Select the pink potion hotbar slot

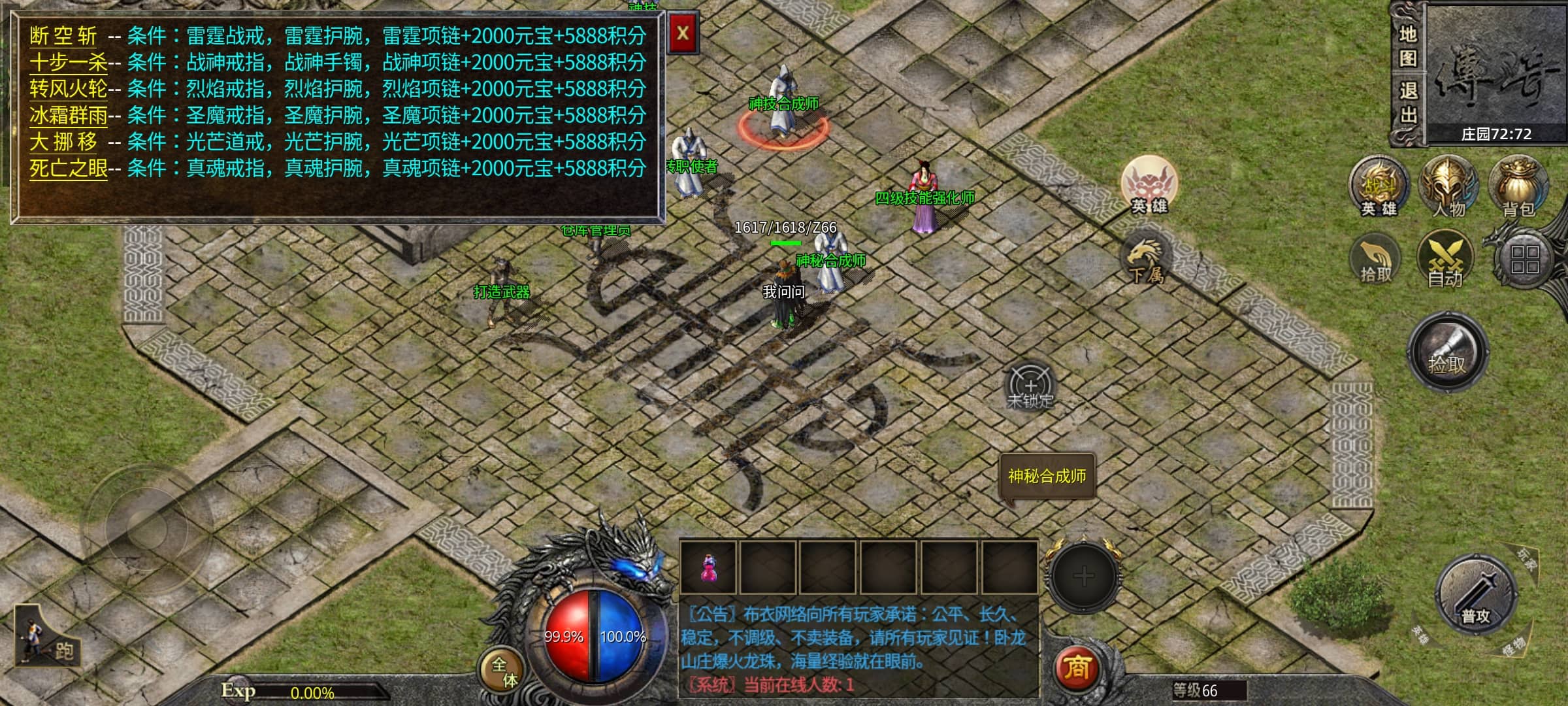pos(708,568)
